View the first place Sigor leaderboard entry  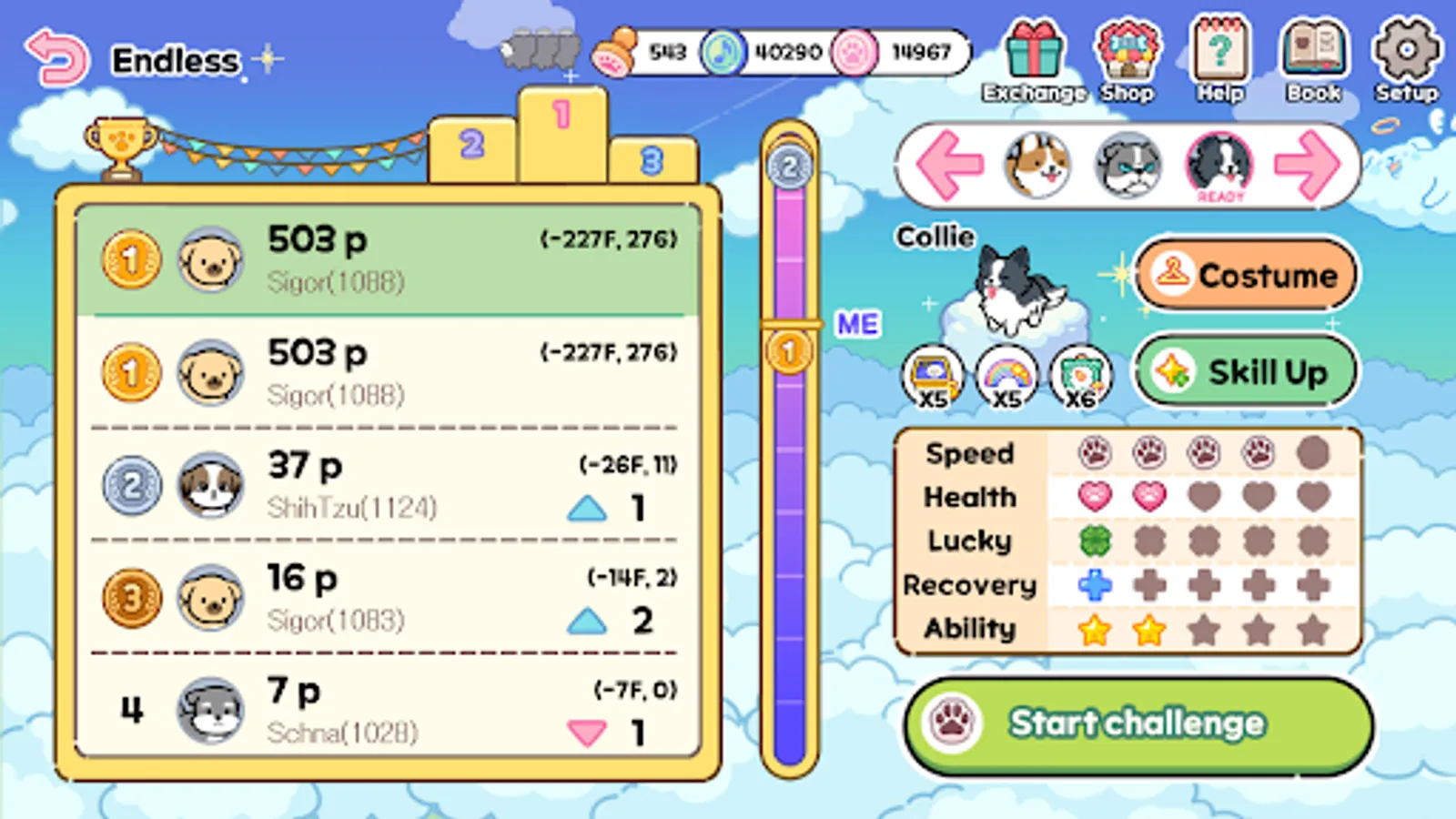click(x=382, y=259)
